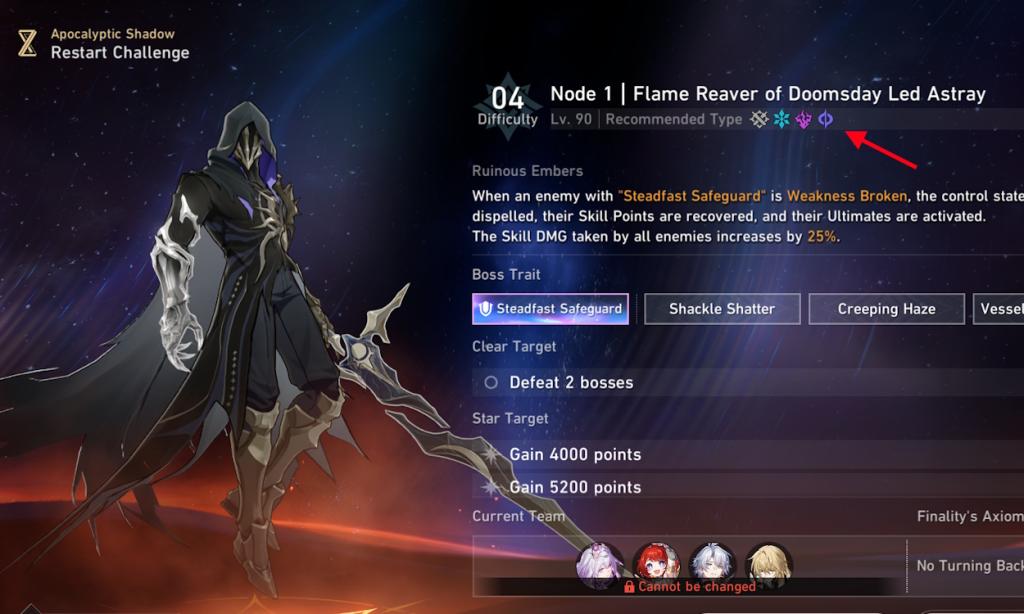Show the Shackle Shatter boss trait
1024x614 pixels.
pyautogui.click(x=721, y=309)
